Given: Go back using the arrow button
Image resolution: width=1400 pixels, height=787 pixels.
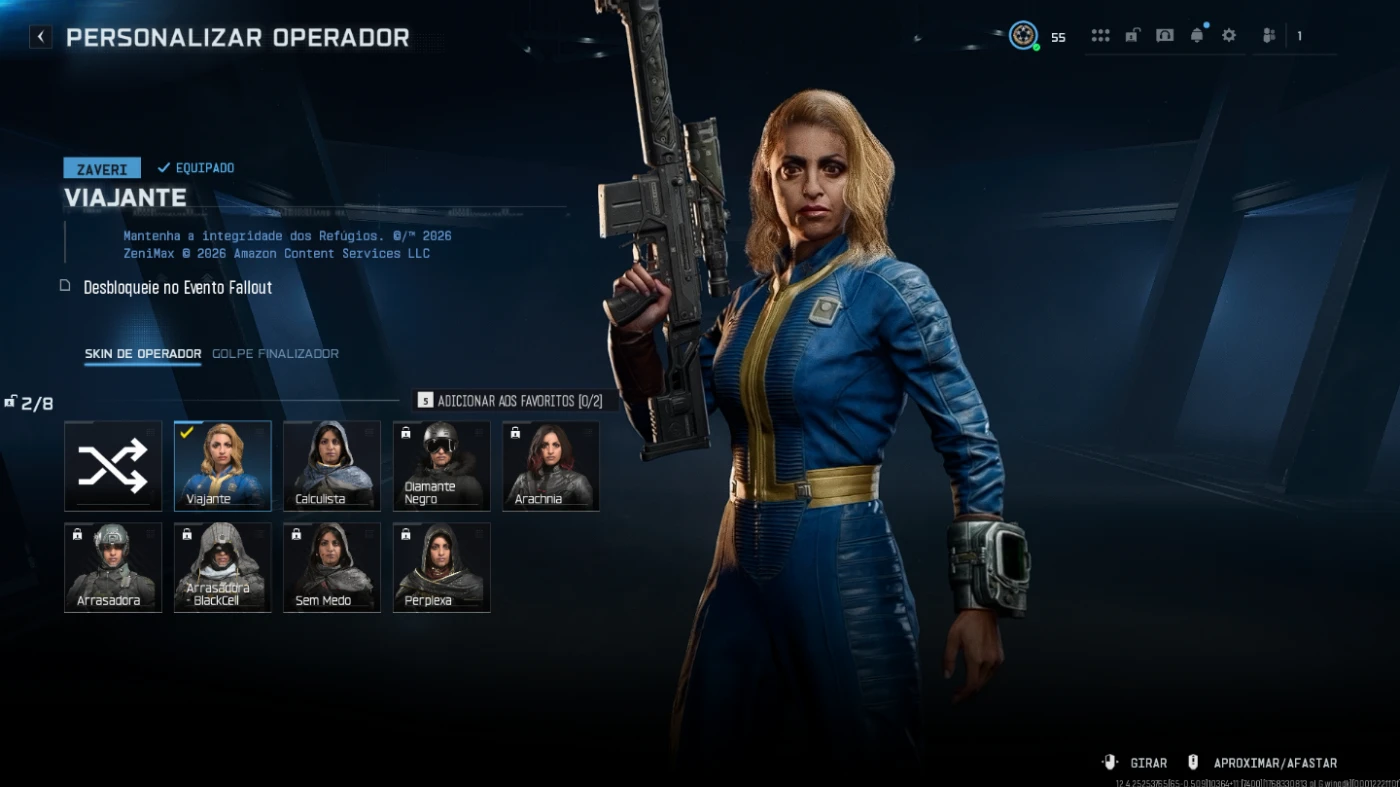Looking at the screenshot, I should (40, 37).
